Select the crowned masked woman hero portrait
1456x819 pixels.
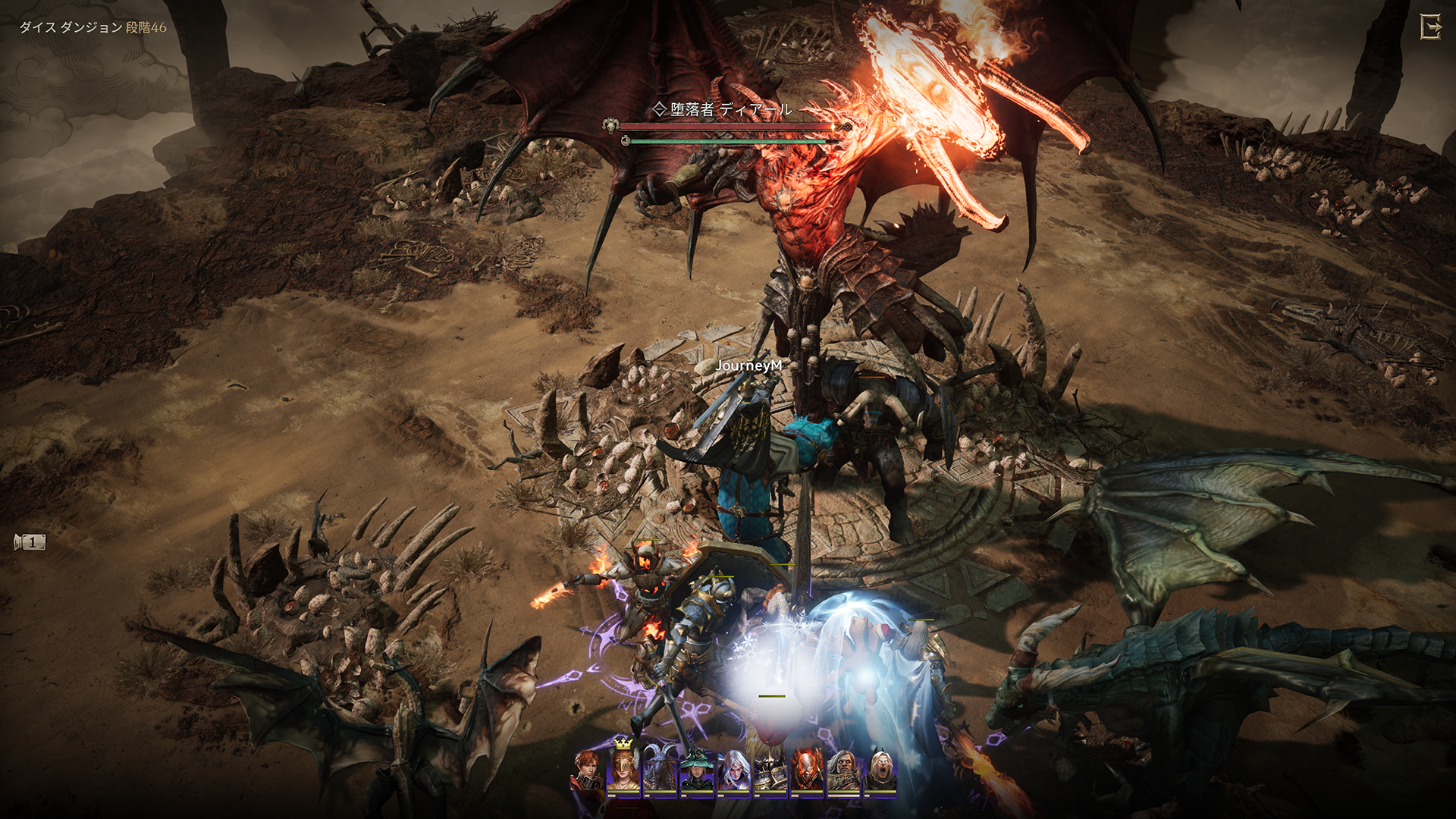623,769
